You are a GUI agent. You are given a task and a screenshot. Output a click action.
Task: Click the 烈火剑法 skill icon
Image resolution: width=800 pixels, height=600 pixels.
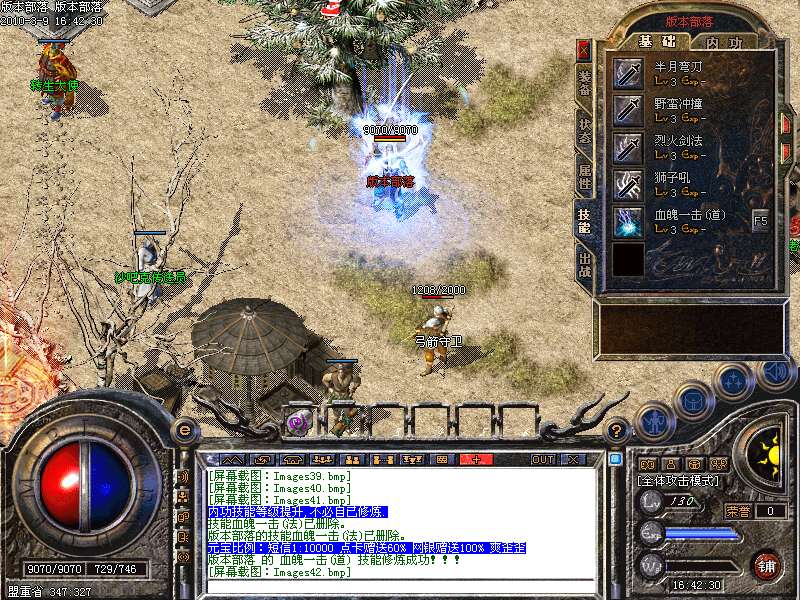click(629, 147)
